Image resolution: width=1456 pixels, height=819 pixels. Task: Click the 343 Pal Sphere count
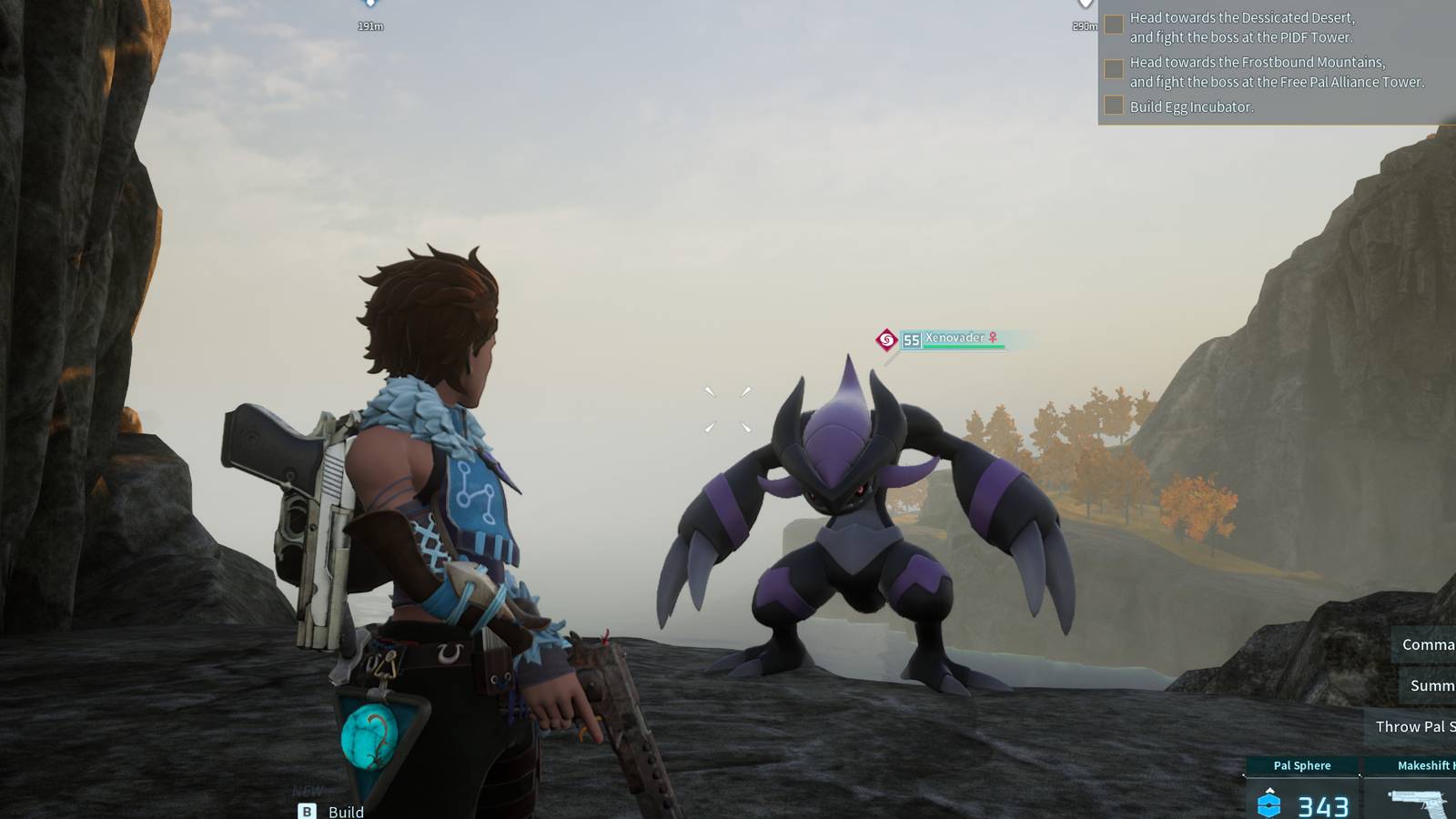tap(1321, 804)
